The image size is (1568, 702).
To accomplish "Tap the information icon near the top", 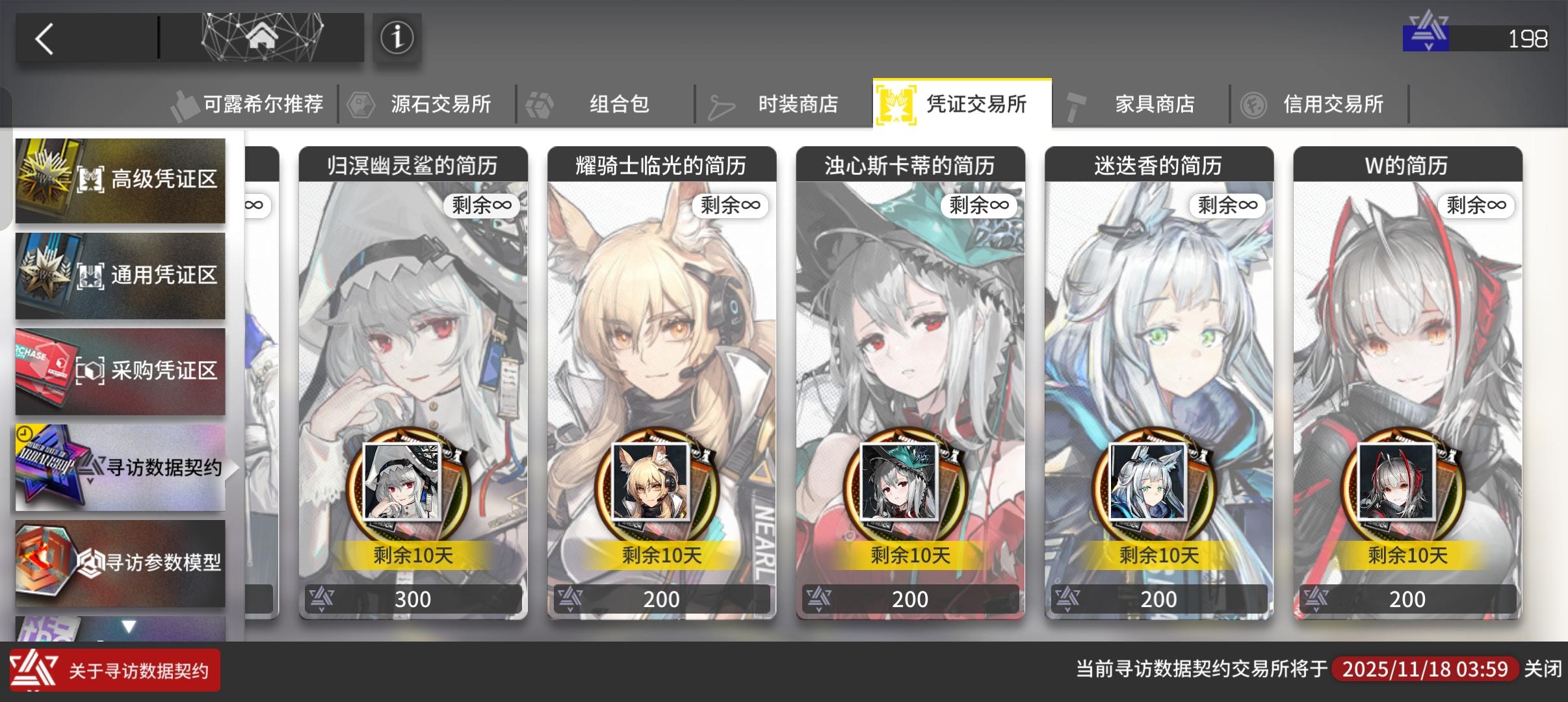I will pyautogui.click(x=397, y=37).
